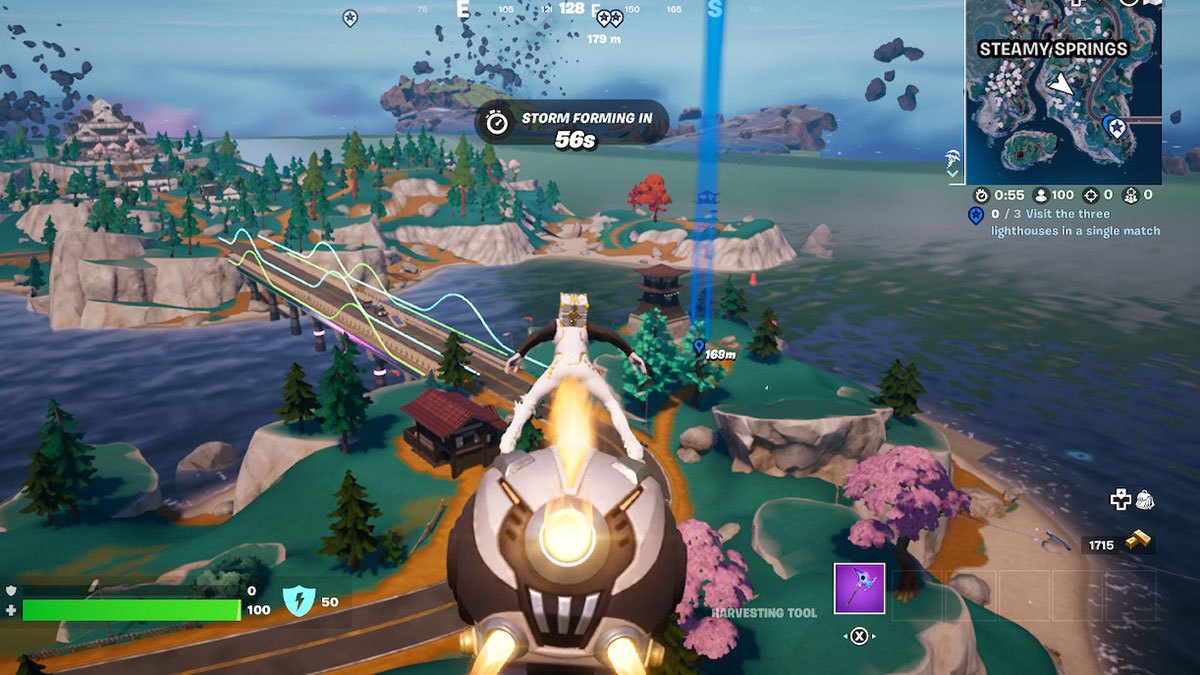This screenshot has height=675, width=1200.
Task: Select the Harvesting Tool hotbar slot
Action: pyautogui.click(x=859, y=588)
